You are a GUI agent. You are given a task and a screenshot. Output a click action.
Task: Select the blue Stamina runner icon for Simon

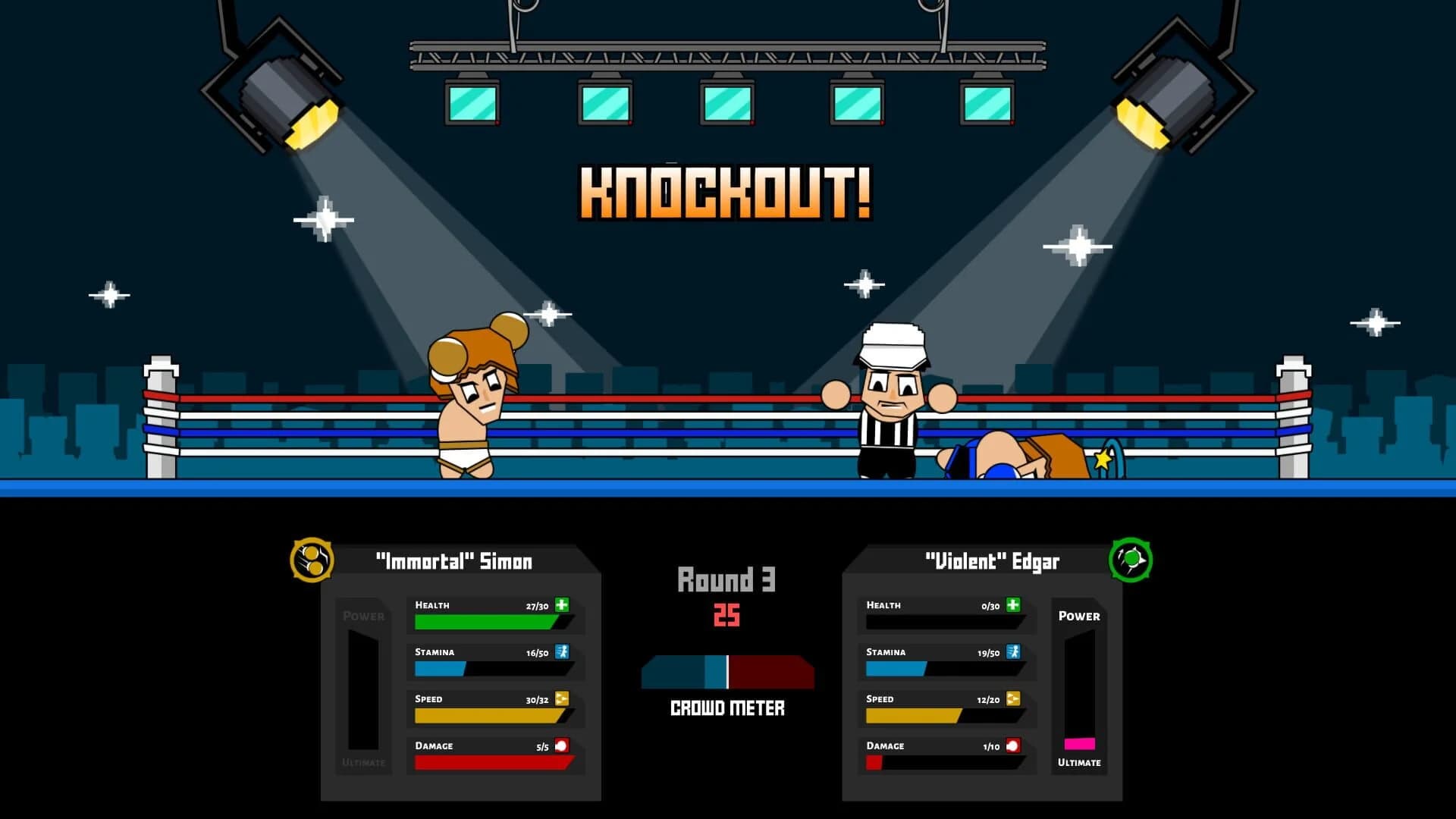coord(563,651)
